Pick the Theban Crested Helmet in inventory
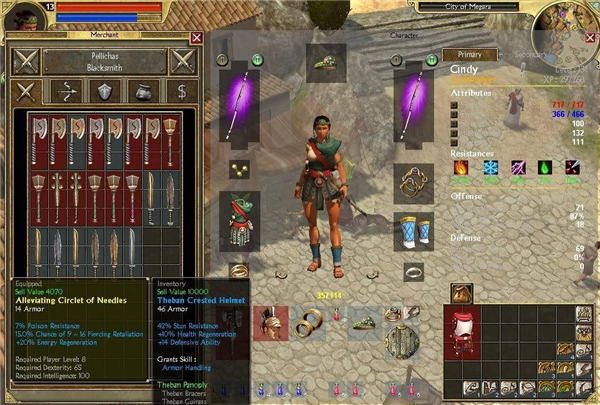Viewport: 600px width, 405px height. 271,324
